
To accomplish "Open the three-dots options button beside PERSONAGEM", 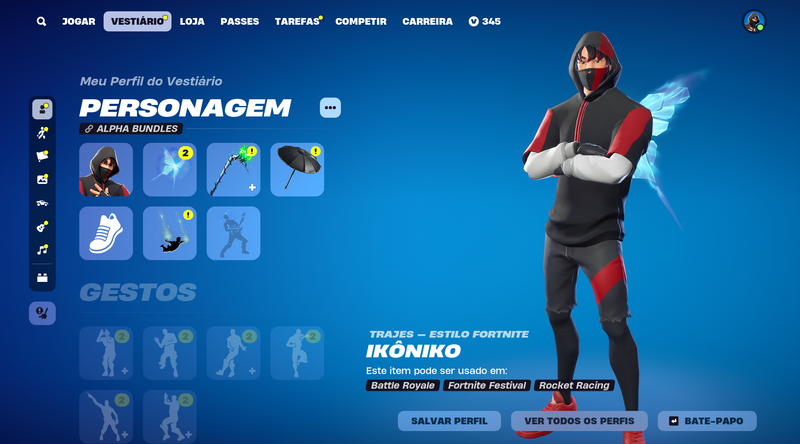I will click(330, 107).
